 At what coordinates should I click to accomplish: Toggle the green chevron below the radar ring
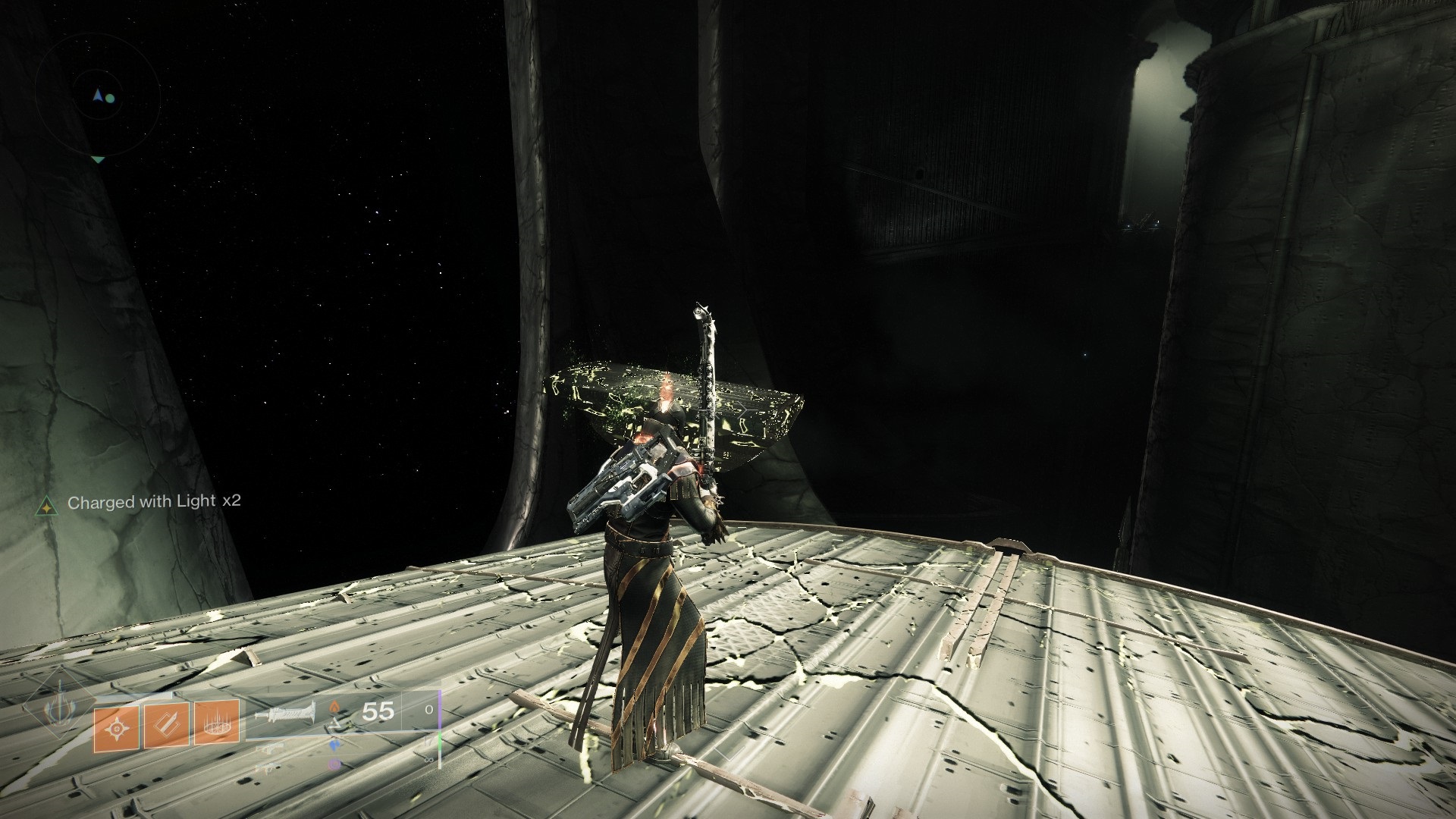[98, 159]
